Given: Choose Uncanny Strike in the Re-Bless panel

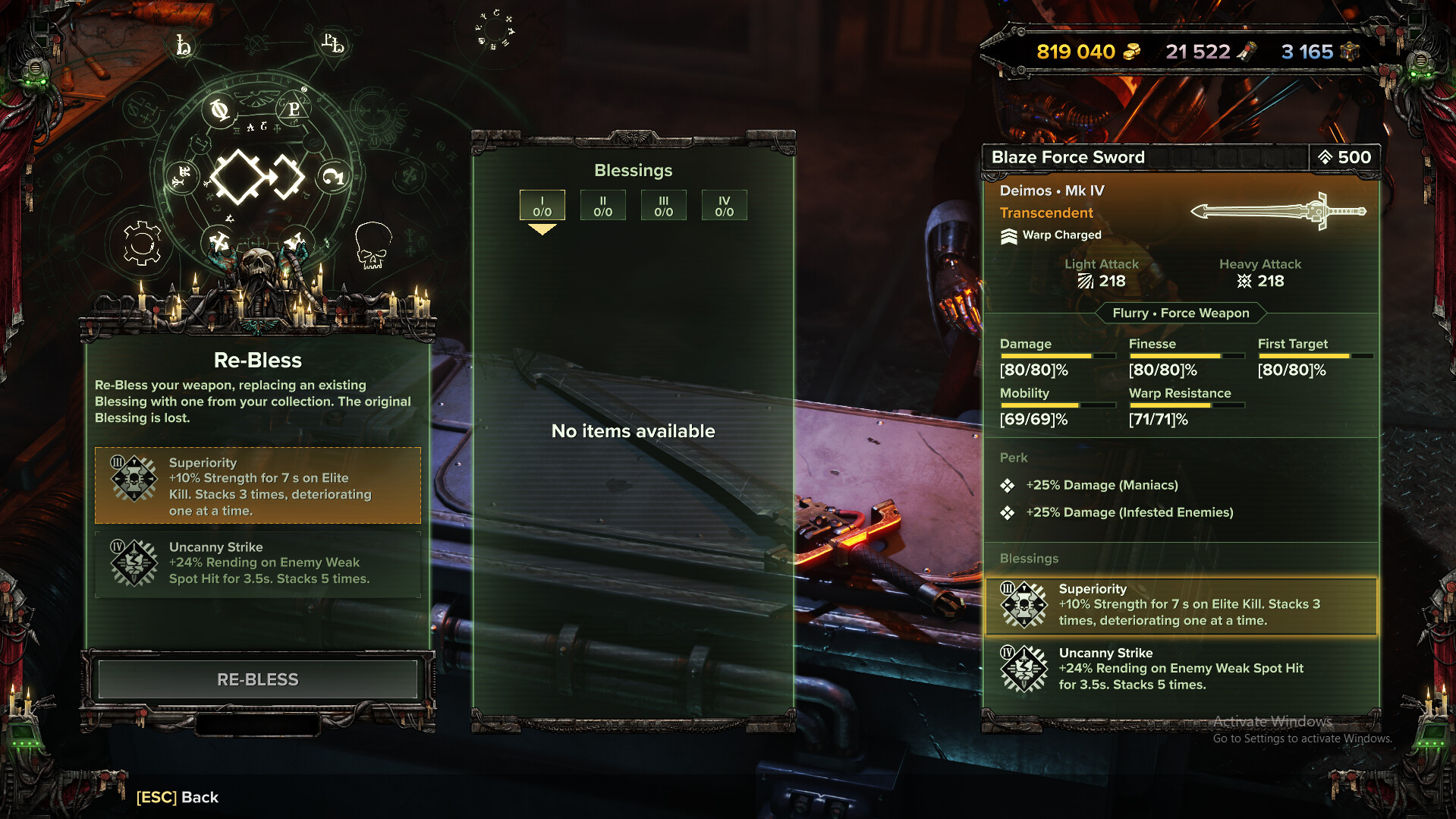Looking at the screenshot, I should click(257, 563).
